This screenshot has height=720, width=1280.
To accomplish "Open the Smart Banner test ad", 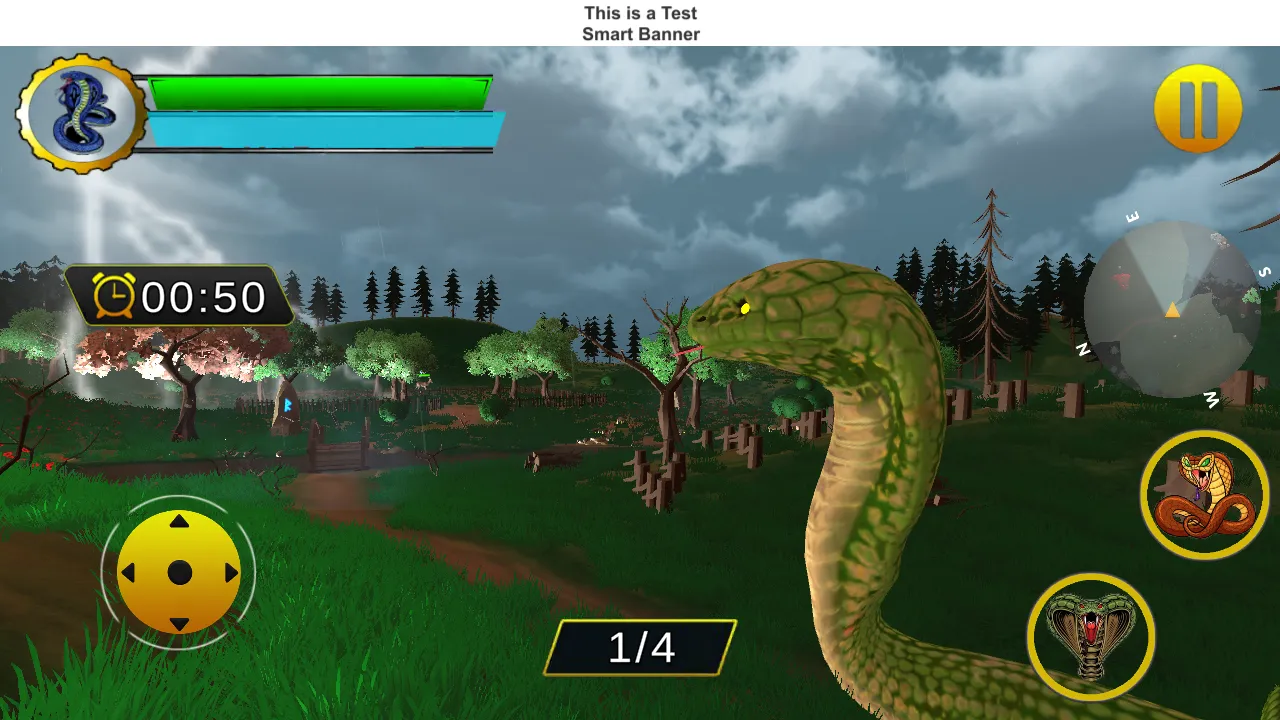I will (640, 21).
